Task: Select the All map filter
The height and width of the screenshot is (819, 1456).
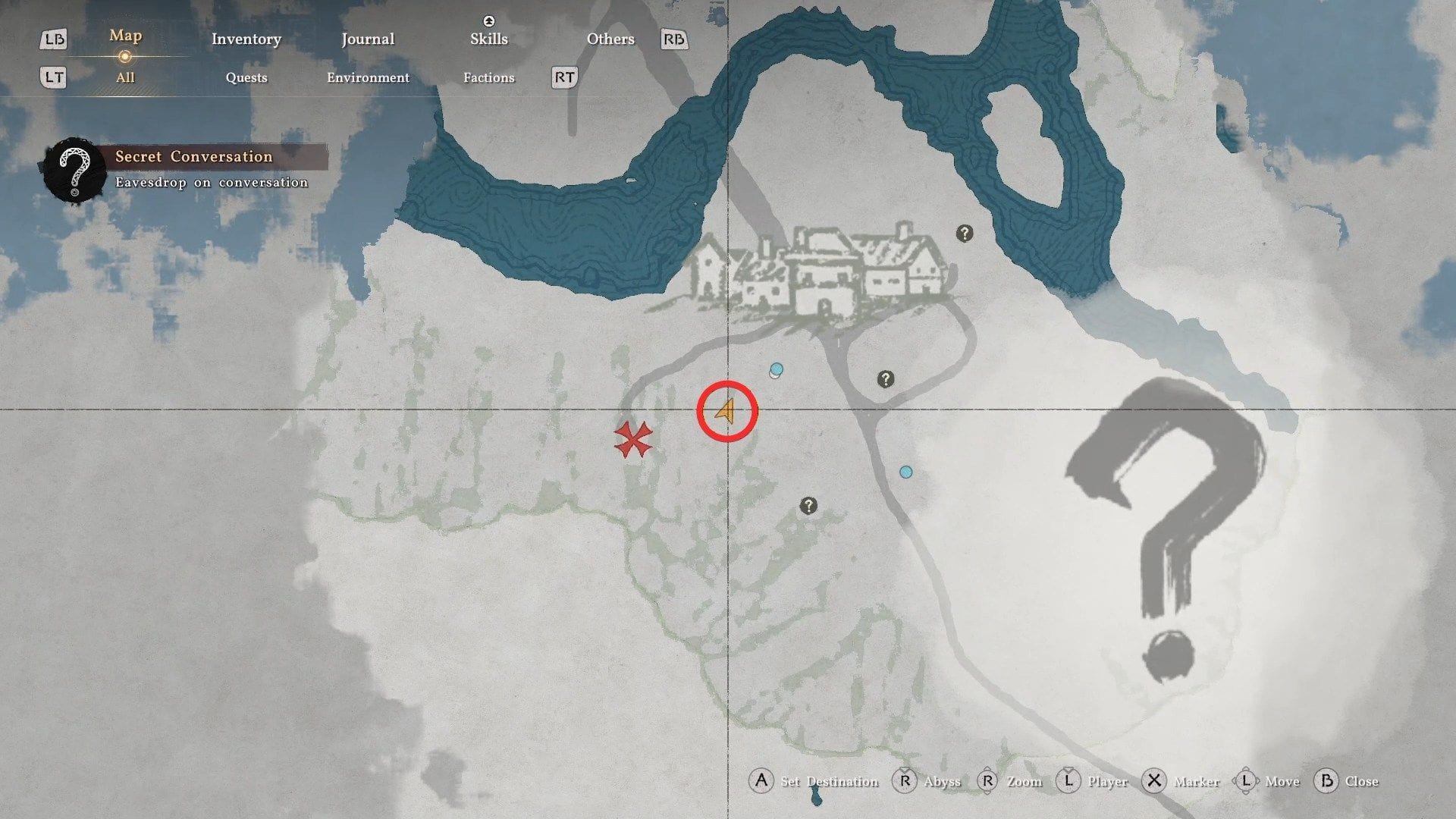Action: point(125,77)
